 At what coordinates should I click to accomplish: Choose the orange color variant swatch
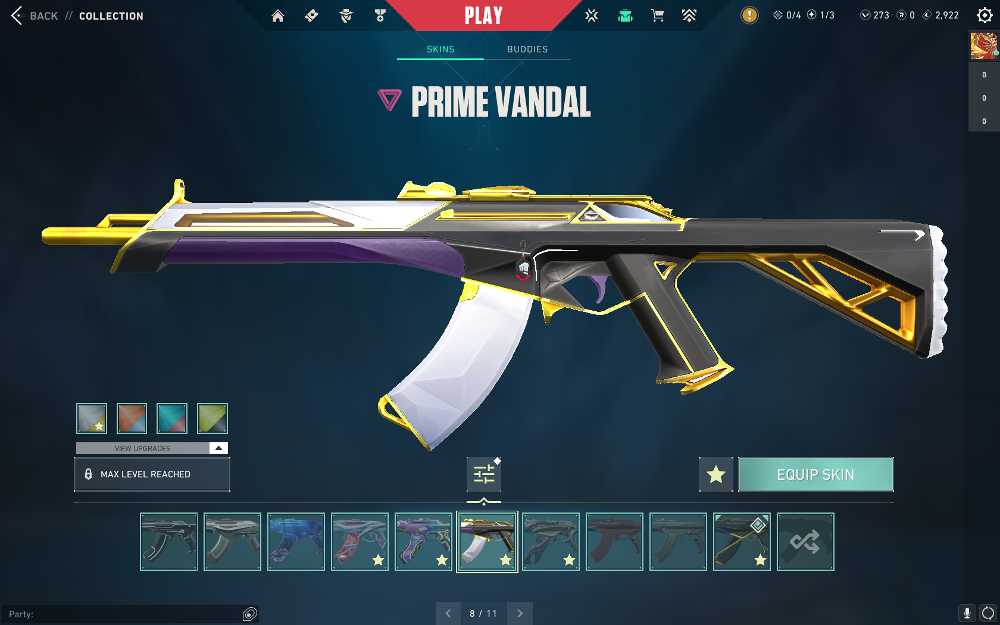(x=132, y=418)
